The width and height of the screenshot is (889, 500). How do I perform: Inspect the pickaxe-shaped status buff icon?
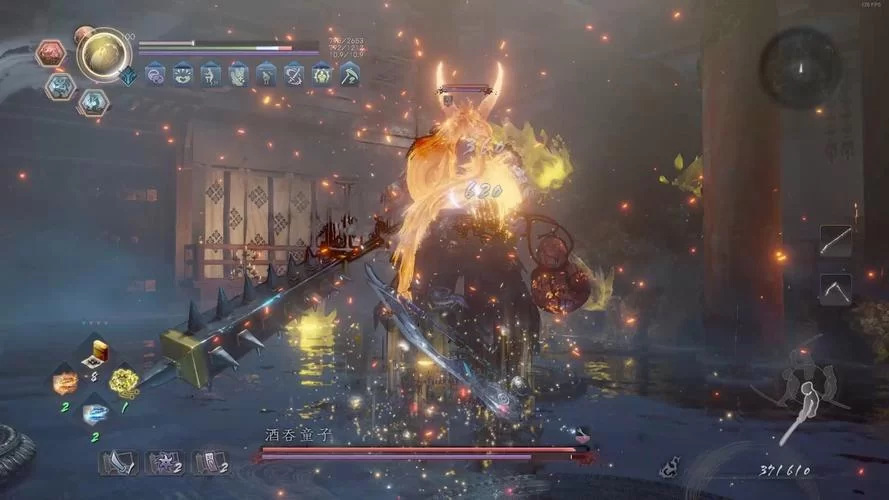pyautogui.click(x=350, y=73)
